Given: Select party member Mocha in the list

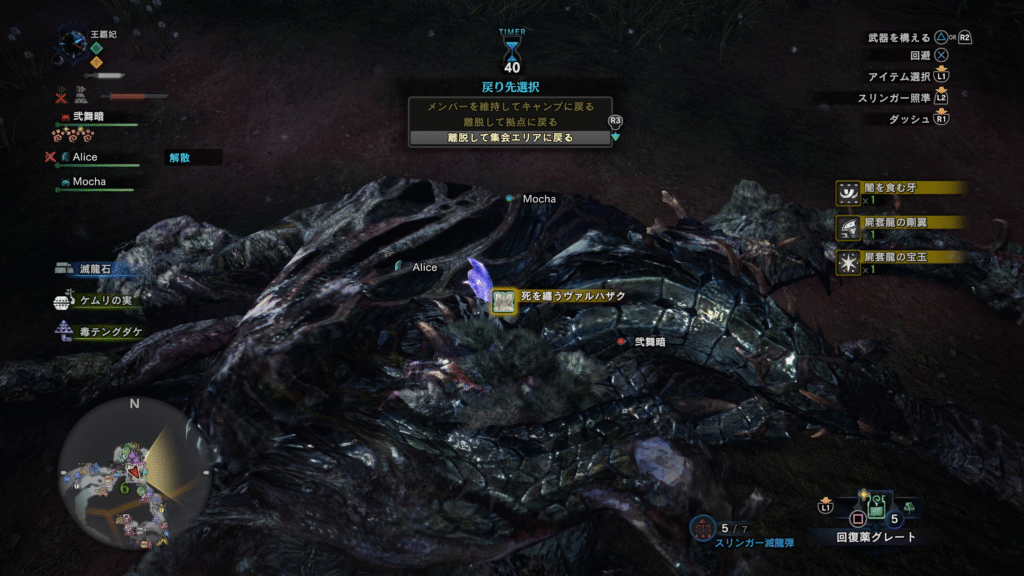Looking at the screenshot, I should click(x=88, y=182).
